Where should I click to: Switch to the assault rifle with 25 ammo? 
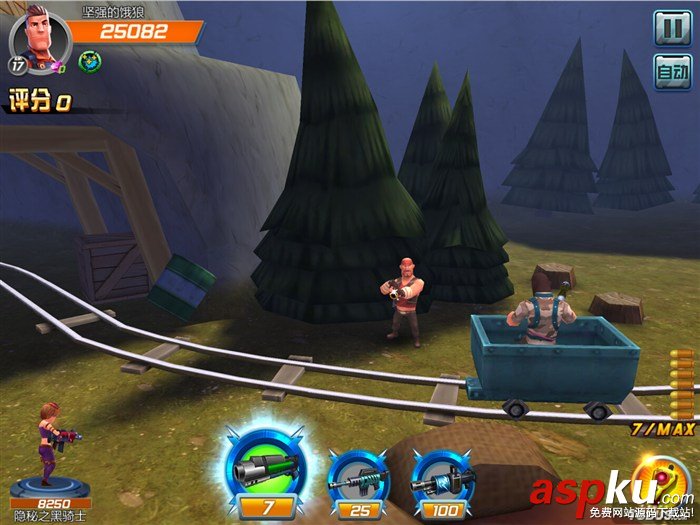point(358,478)
